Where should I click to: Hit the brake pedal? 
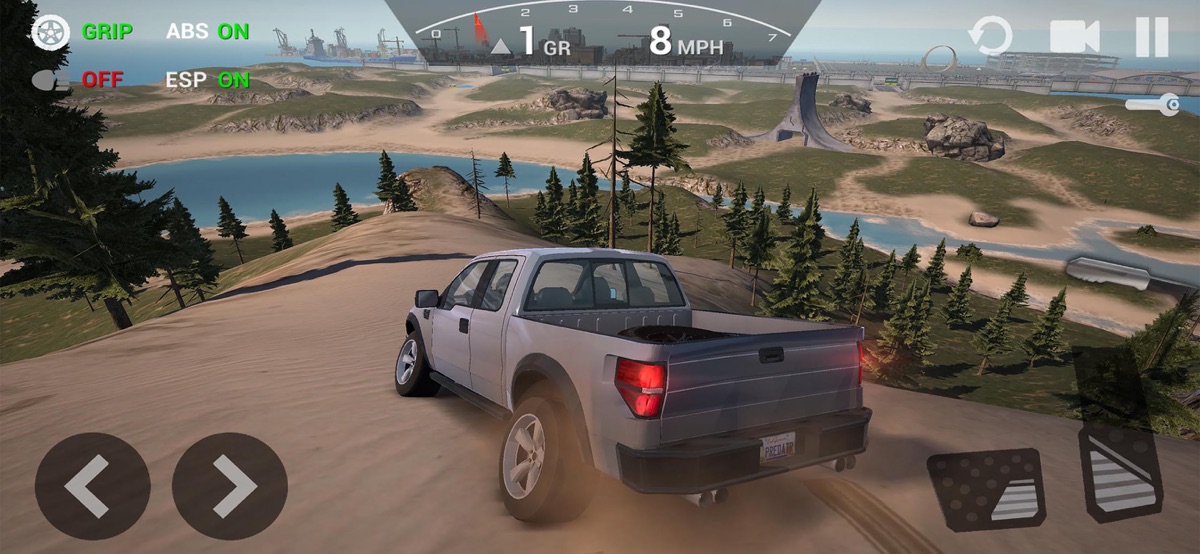[985, 490]
